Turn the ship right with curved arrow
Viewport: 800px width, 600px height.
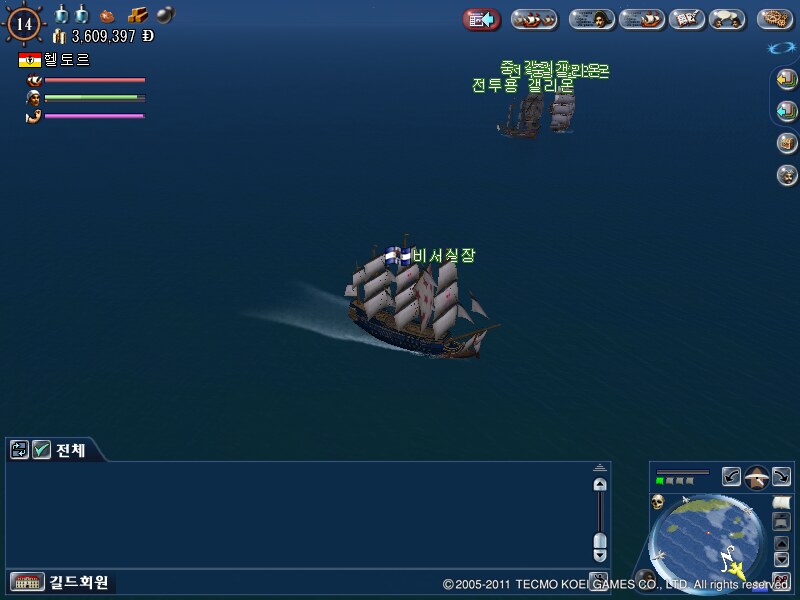tap(781, 477)
